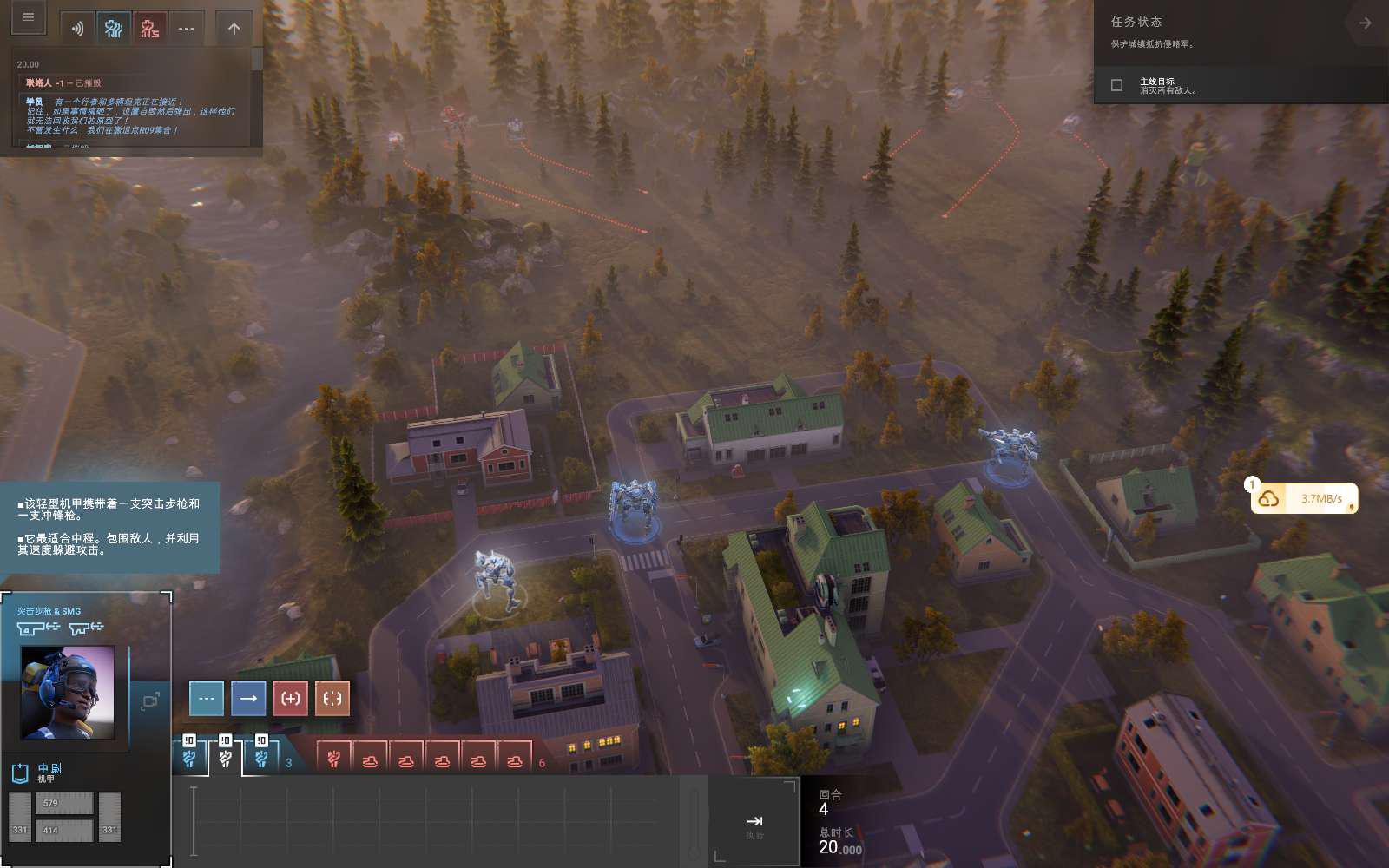
Task: Select the first red enemy mech icon
Action: (x=333, y=759)
